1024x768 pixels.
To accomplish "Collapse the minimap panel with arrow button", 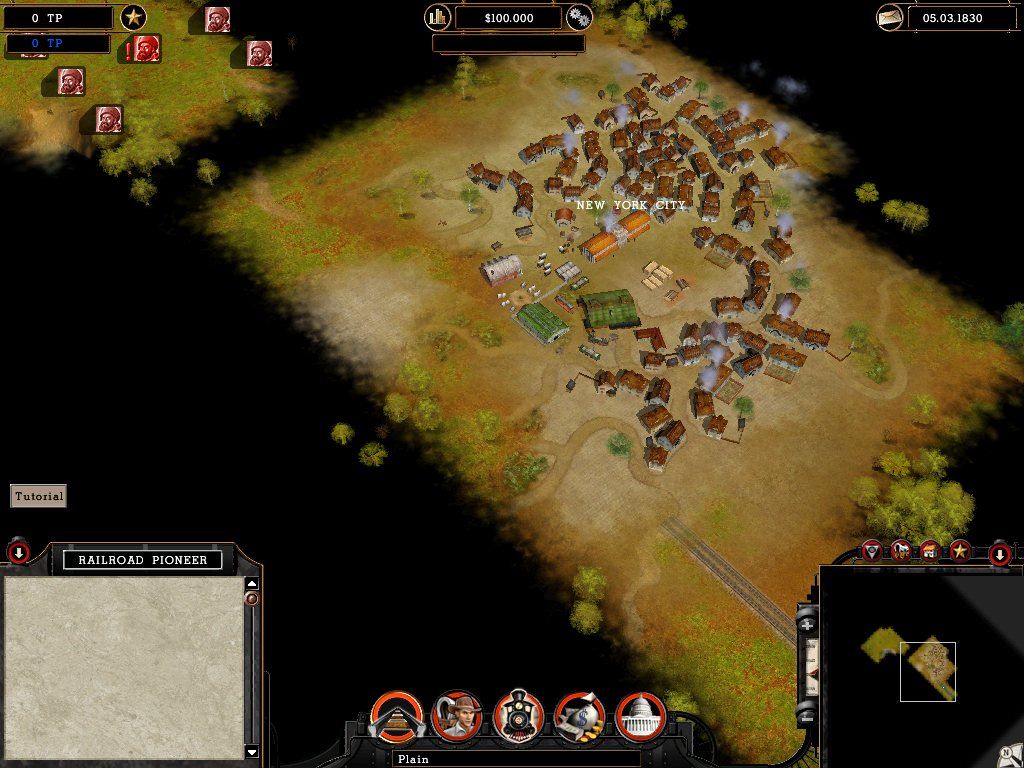I will coord(1000,554).
